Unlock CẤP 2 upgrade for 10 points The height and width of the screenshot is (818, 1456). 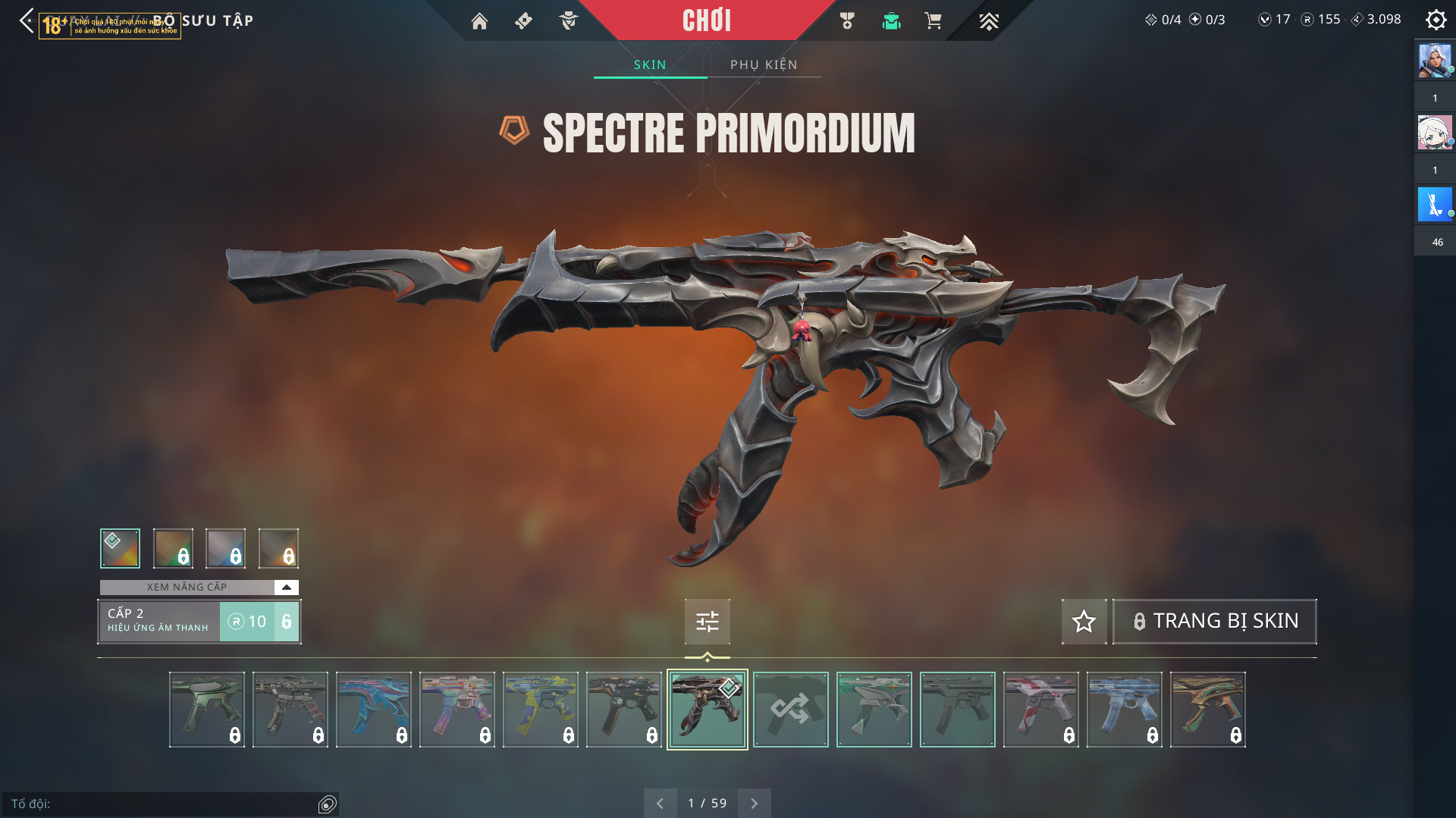(x=259, y=622)
